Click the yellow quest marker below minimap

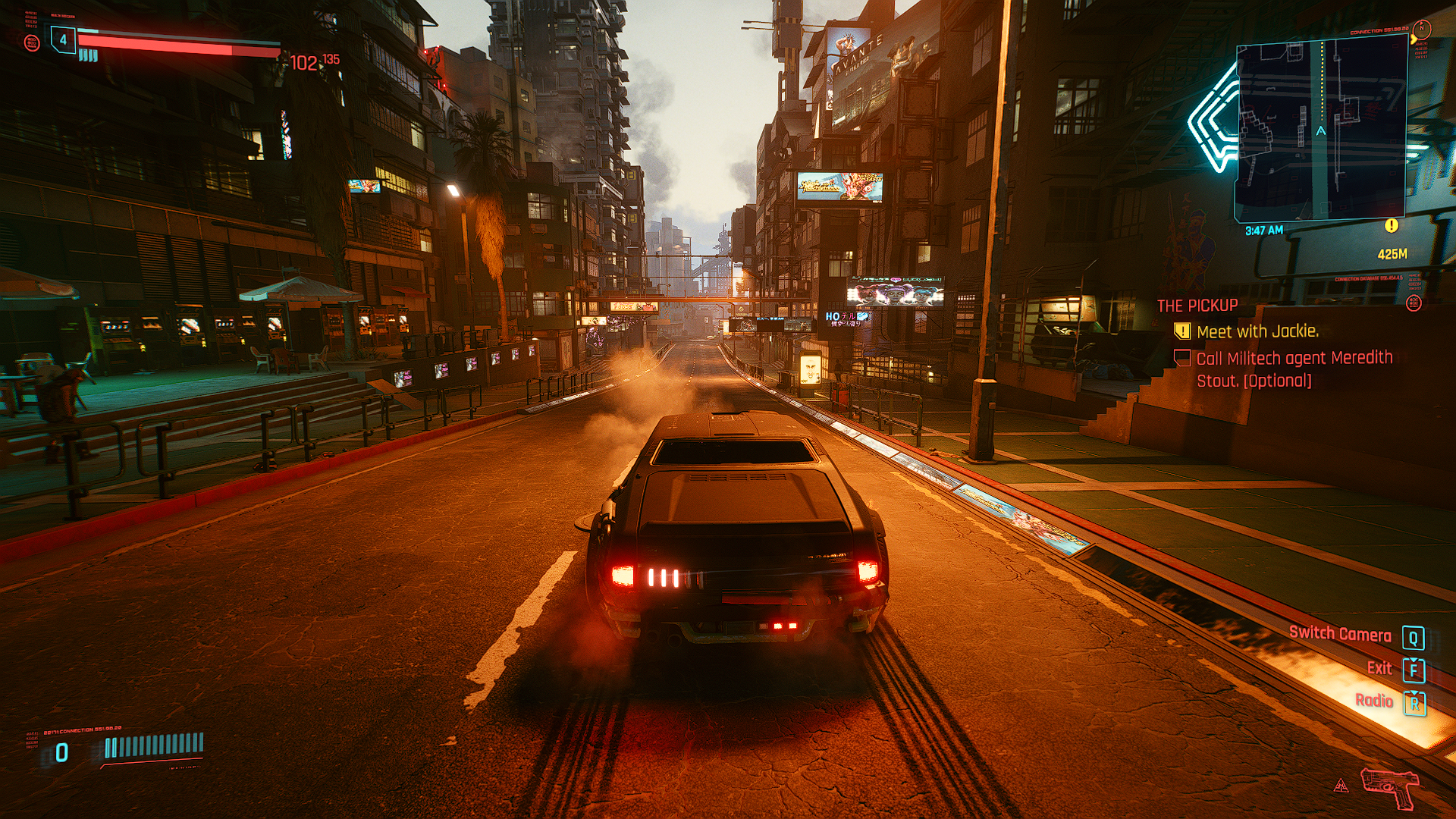[1391, 226]
